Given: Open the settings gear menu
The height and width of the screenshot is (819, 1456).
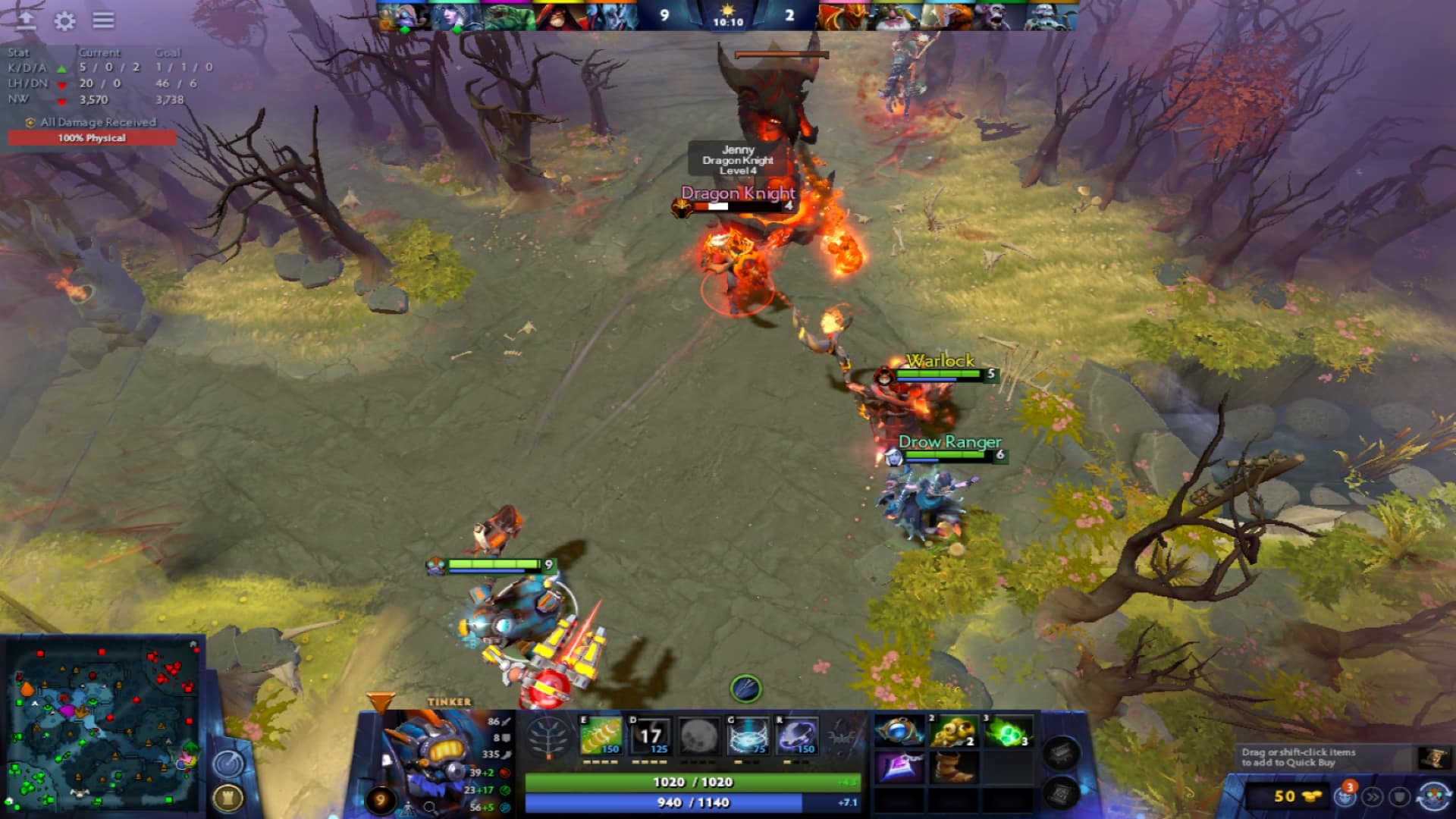Looking at the screenshot, I should [x=64, y=21].
